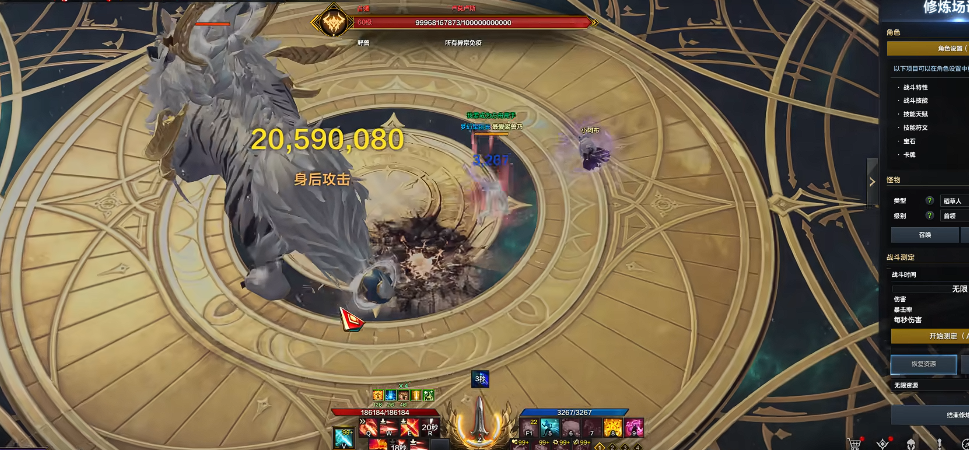Click the 恢复资源 restore resources button

coord(923,364)
